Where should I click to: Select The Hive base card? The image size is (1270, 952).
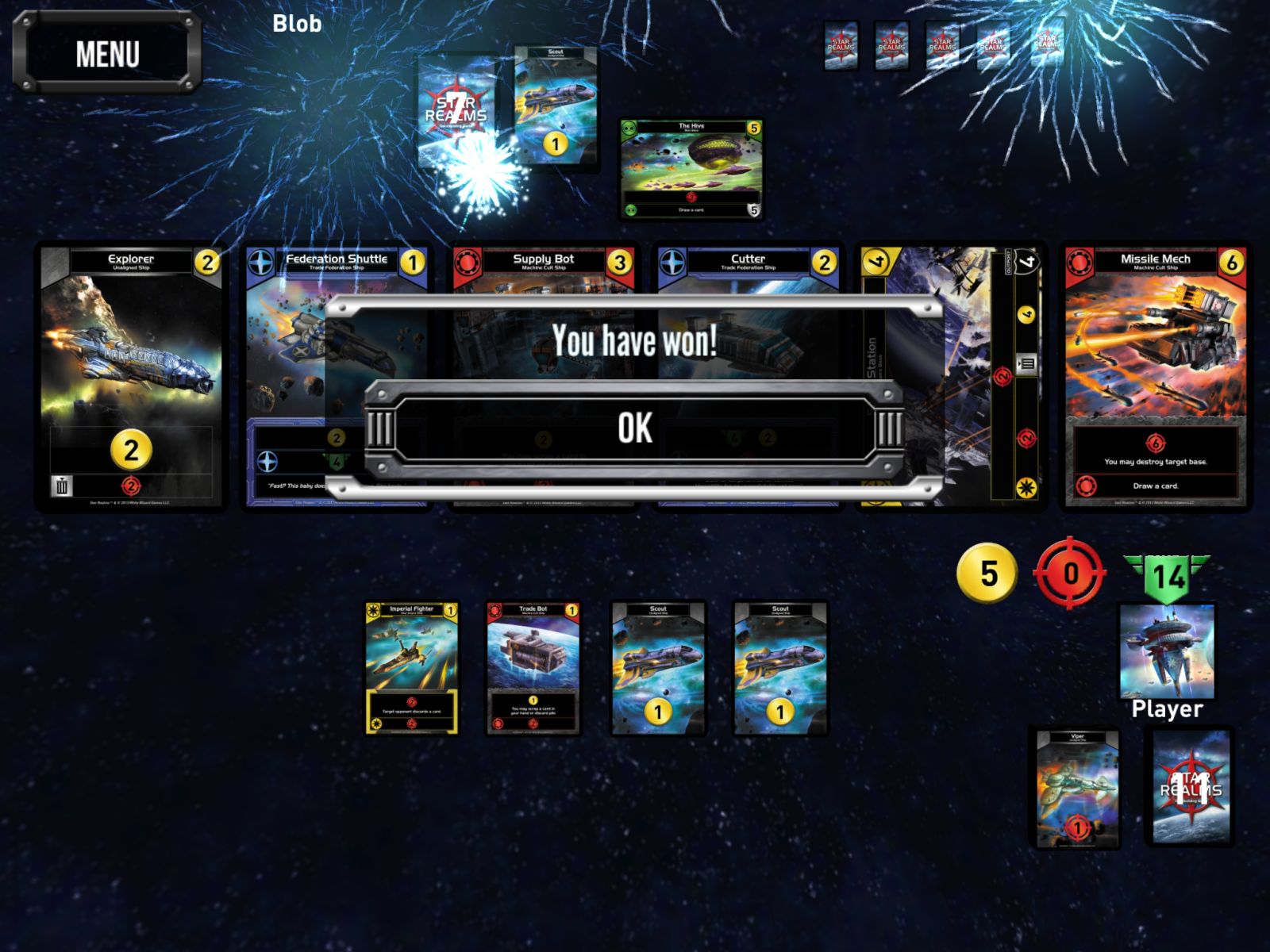(691, 168)
